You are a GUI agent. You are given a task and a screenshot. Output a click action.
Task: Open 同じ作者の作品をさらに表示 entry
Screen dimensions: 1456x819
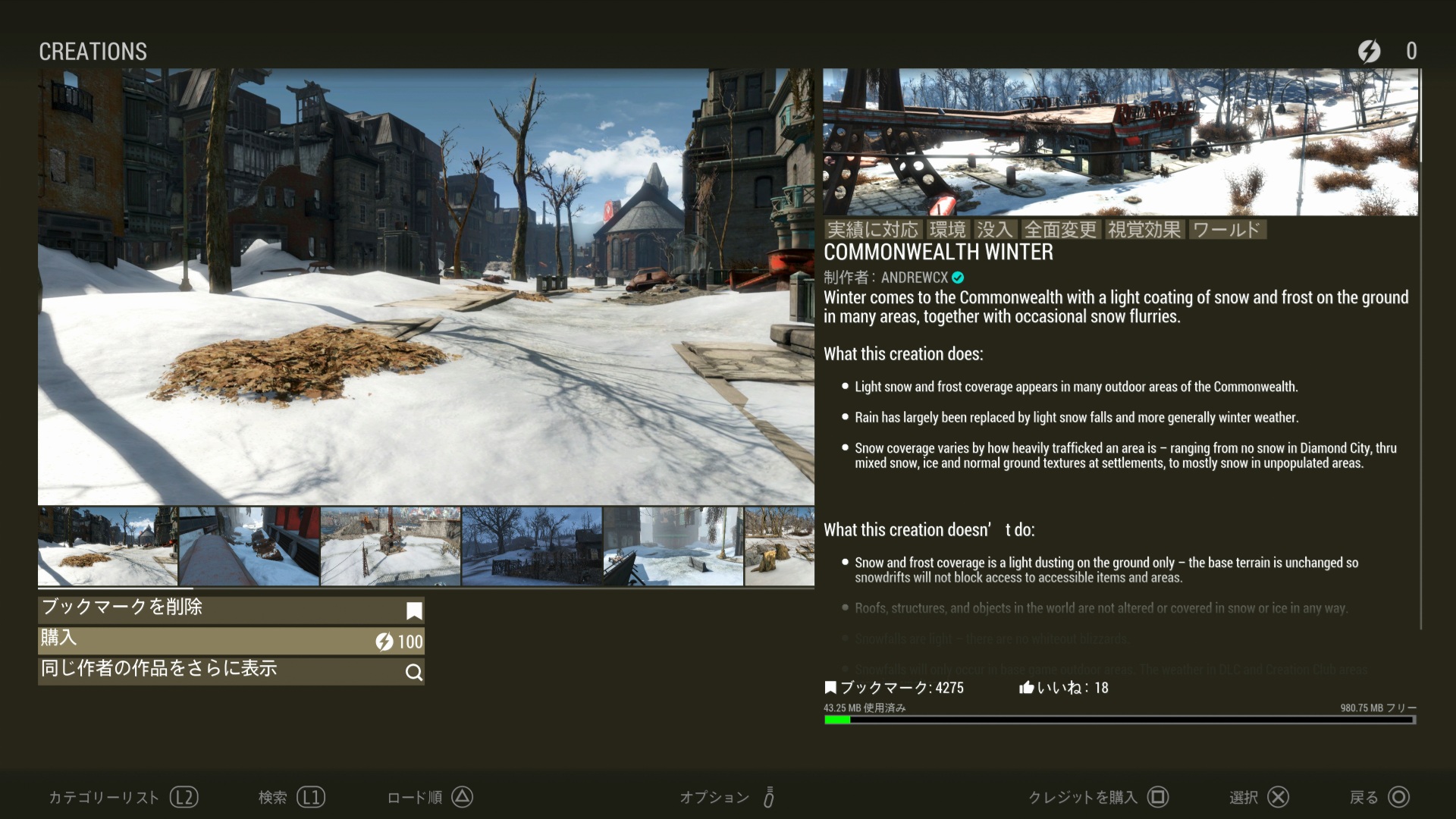(231, 671)
